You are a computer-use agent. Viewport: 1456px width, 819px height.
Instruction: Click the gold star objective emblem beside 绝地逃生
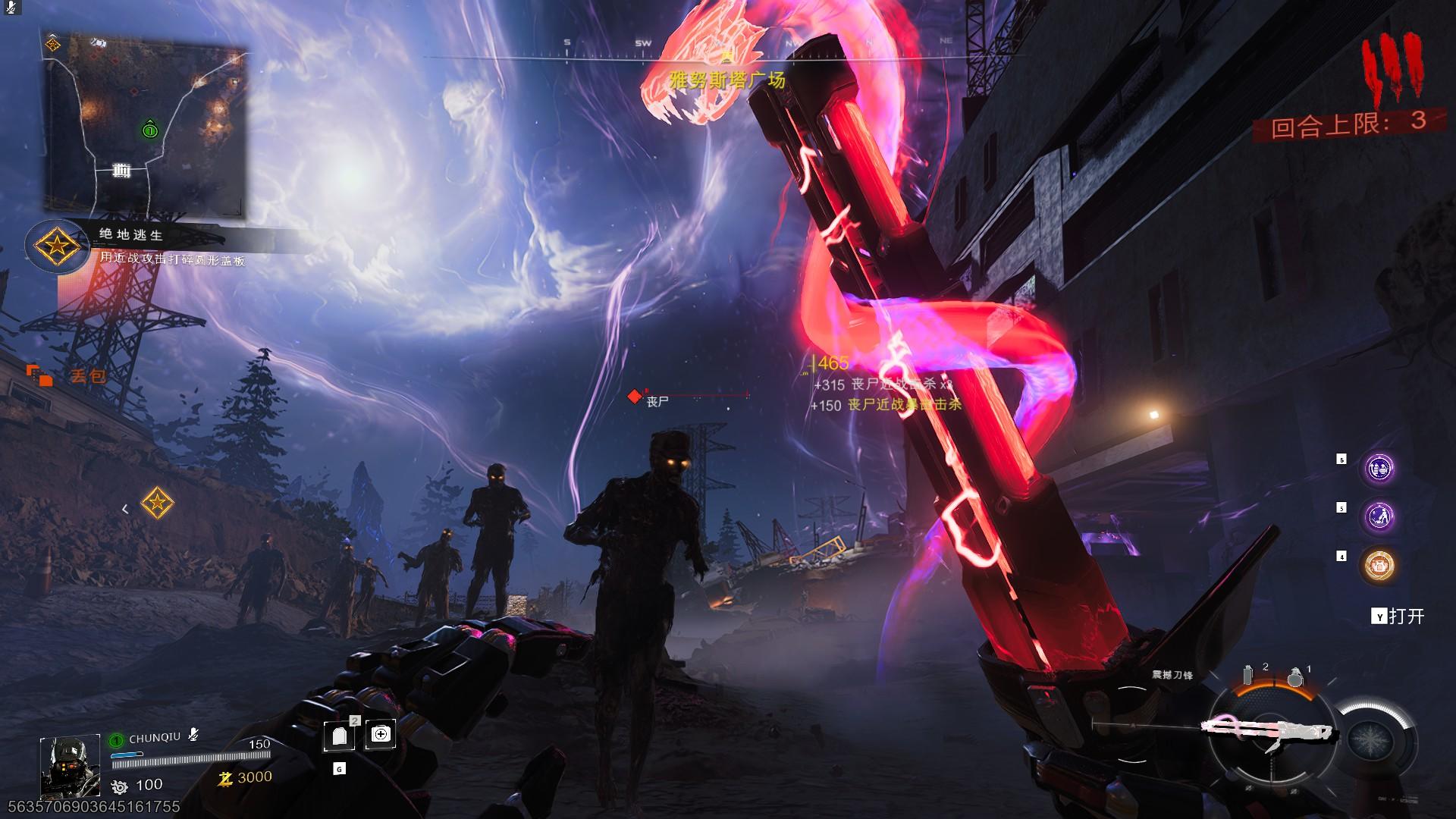(x=57, y=246)
